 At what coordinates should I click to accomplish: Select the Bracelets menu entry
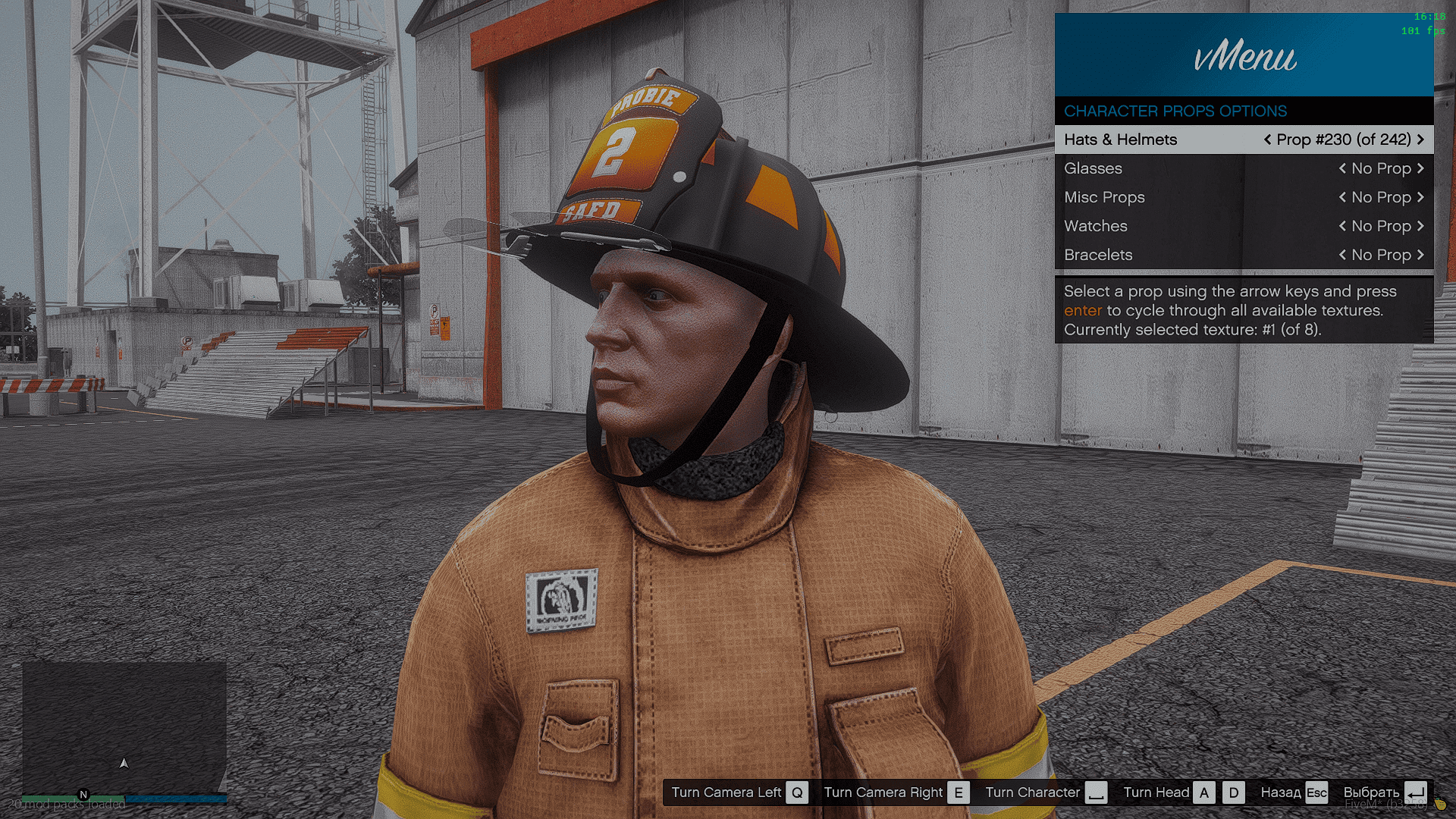click(1098, 255)
